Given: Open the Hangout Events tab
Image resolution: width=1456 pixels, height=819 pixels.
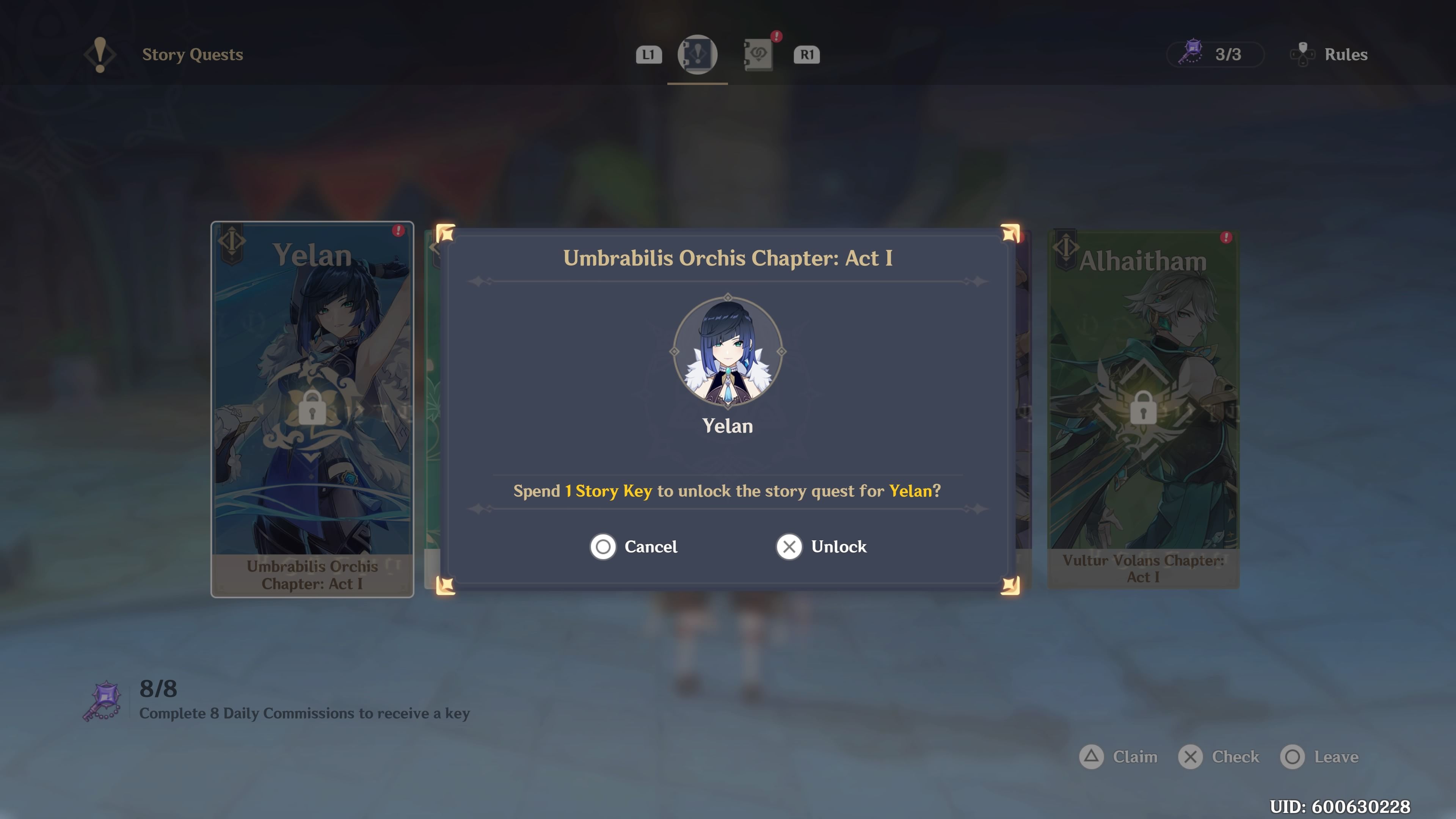Looking at the screenshot, I should point(759,54).
